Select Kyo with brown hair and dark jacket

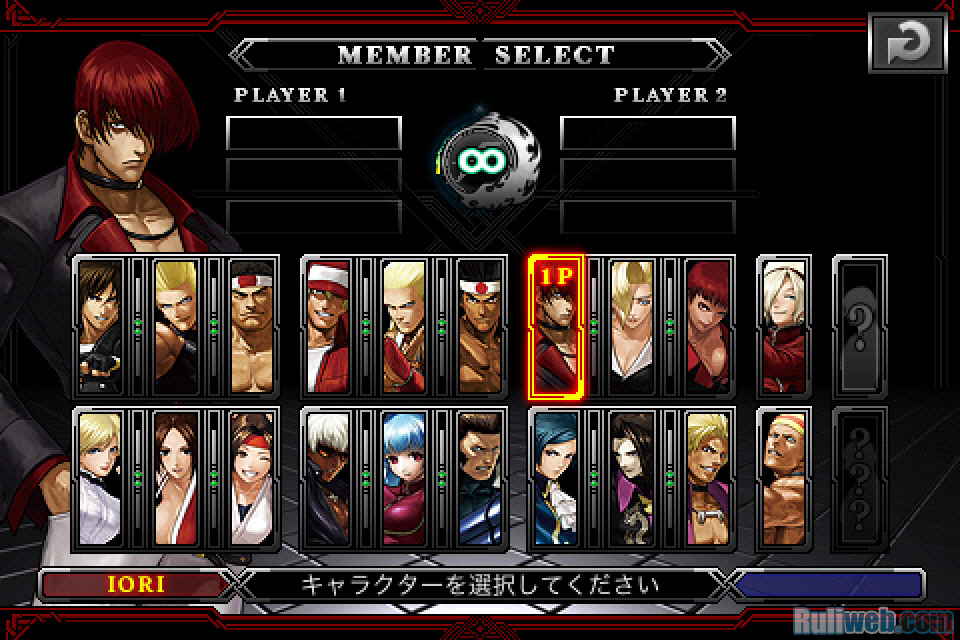point(99,325)
